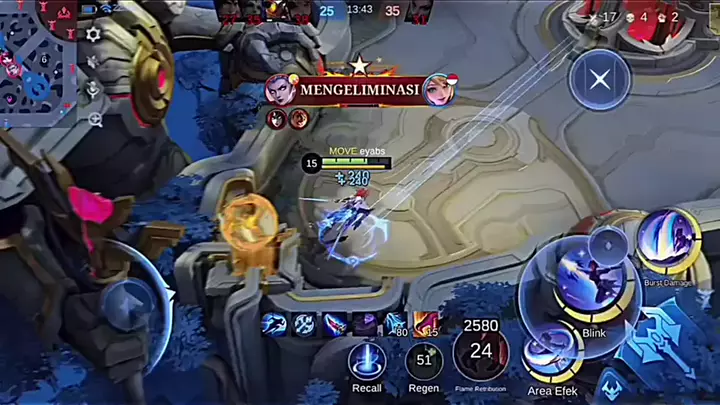Screen dimensions: 720x405
Task: Toggle the speaker sound icon
Action: (x=94, y=62)
